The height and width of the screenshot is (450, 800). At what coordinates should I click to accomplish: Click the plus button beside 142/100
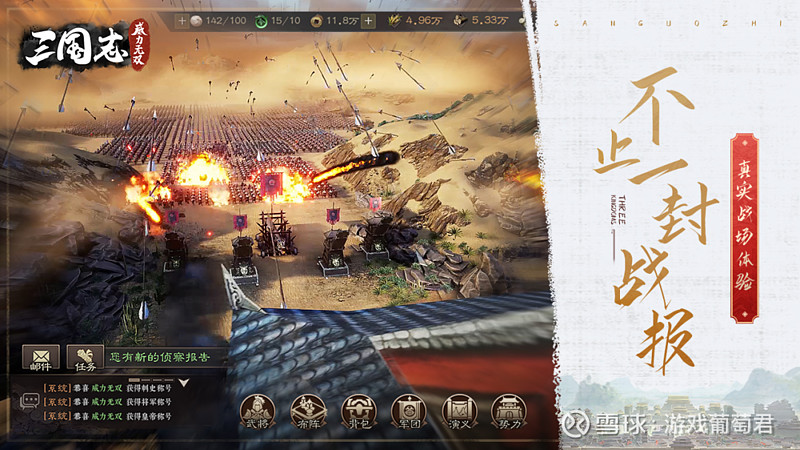point(181,20)
